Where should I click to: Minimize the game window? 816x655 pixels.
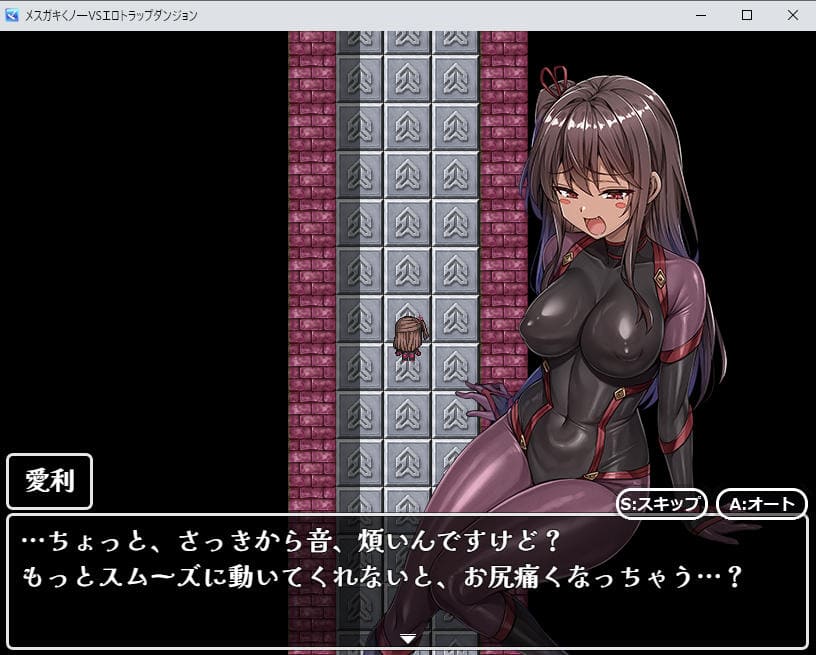click(x=700, y=15)
